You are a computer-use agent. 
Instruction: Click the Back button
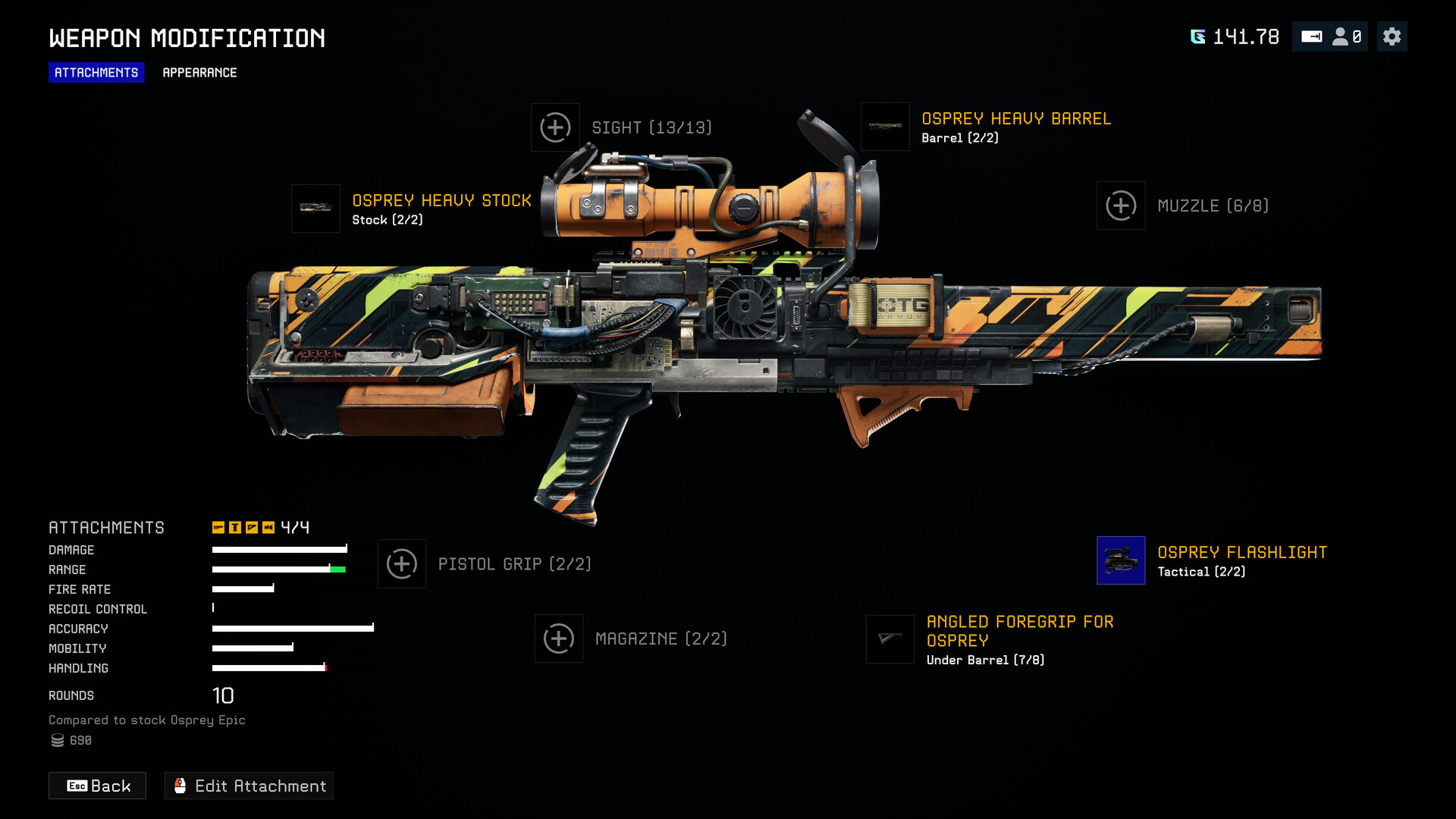click(98, 786)
